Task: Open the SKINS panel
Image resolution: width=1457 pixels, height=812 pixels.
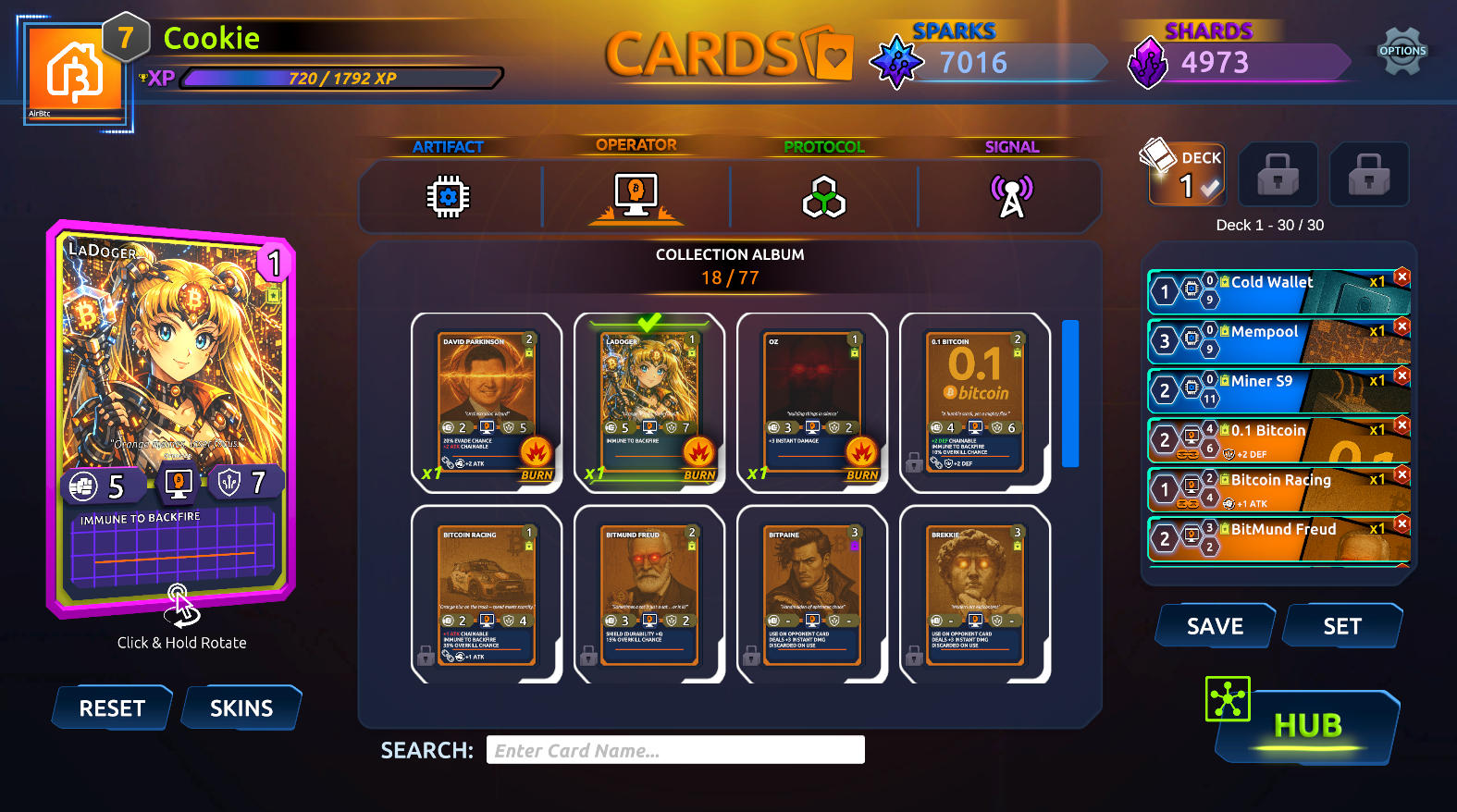Action: pos(240,707)
